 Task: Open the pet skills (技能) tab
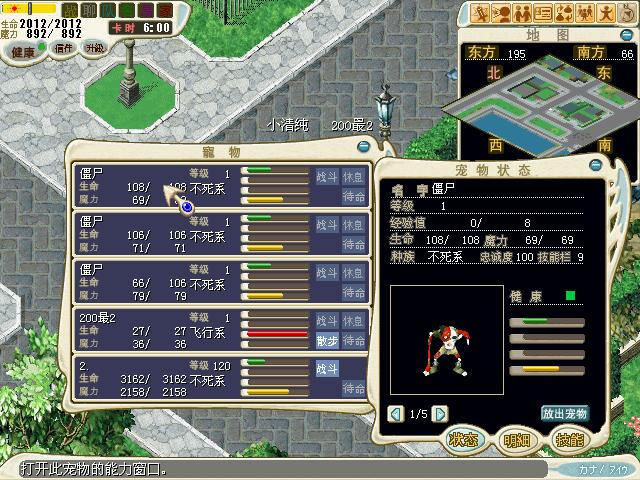570,439
